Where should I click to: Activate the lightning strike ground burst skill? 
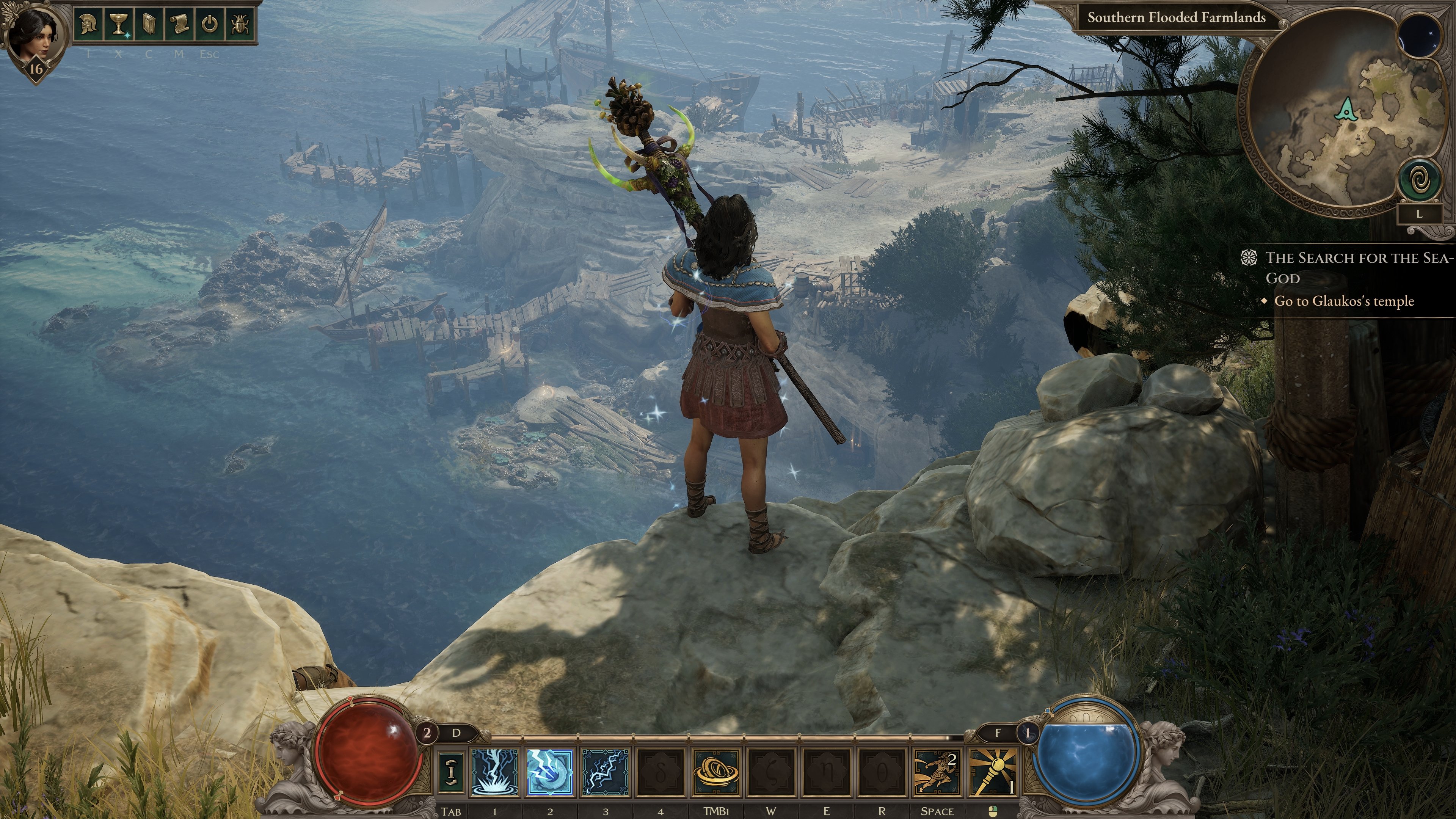(494, 772)
